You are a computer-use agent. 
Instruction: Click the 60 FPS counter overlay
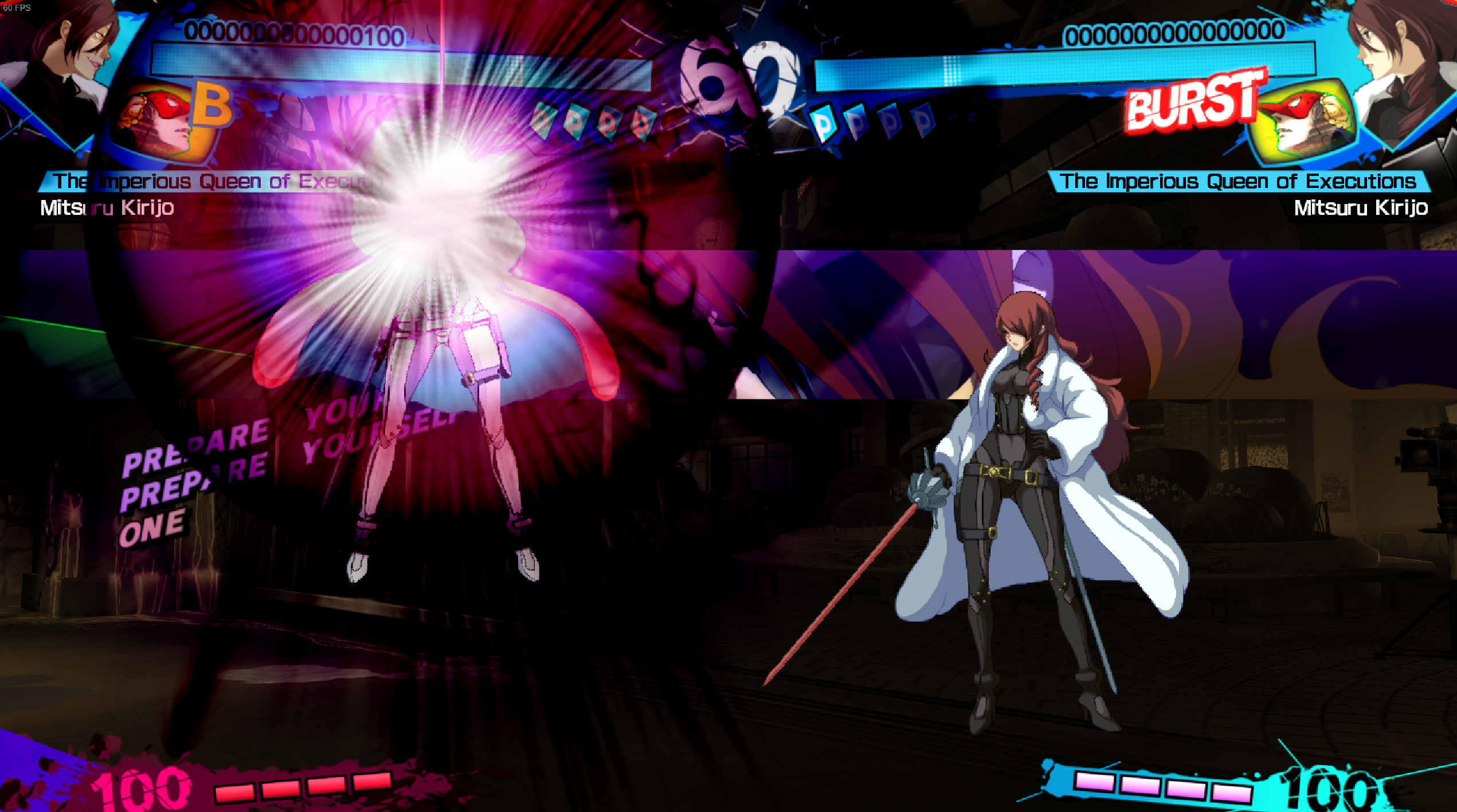pyautogui.click(x=17, y=7)
